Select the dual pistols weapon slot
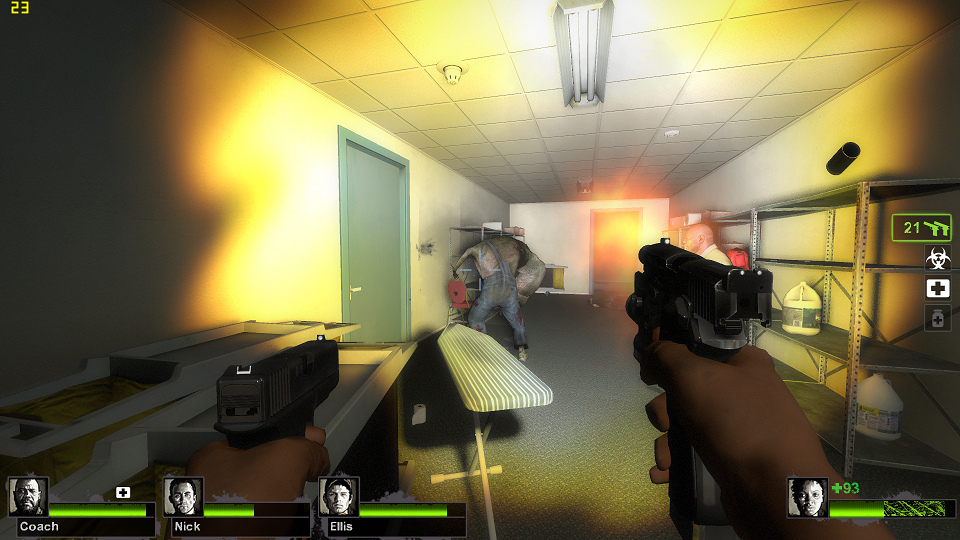 pos(921,228)
